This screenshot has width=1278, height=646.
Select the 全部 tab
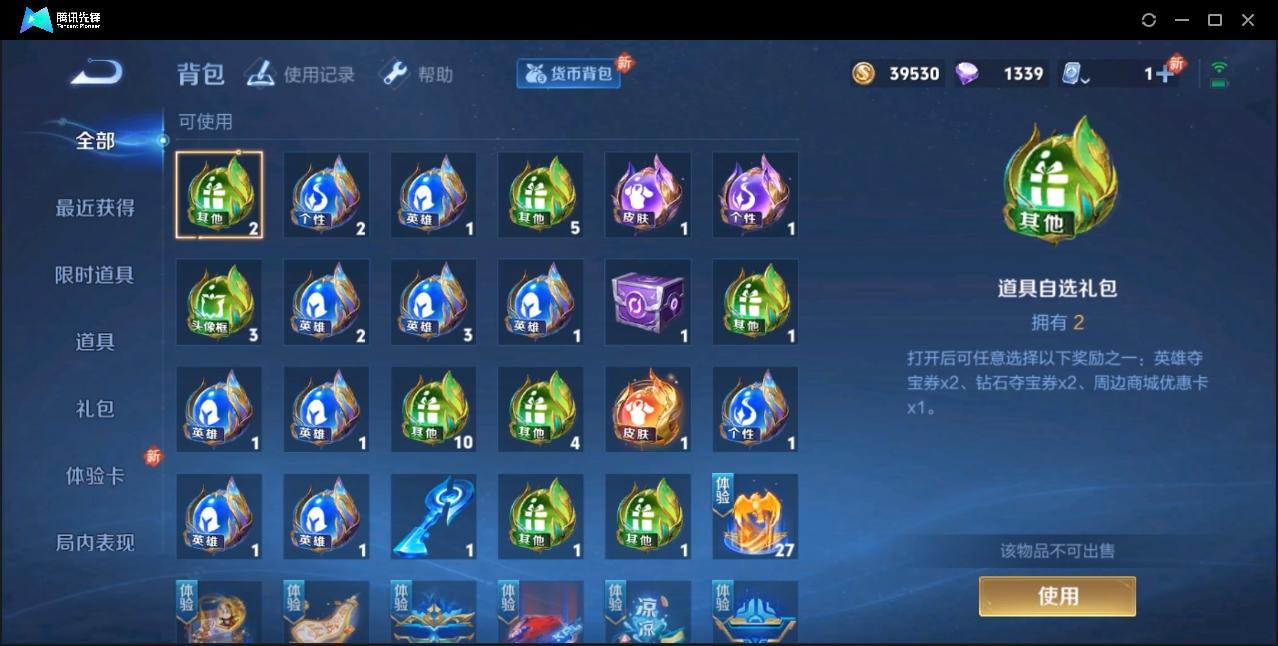point(95,141)
